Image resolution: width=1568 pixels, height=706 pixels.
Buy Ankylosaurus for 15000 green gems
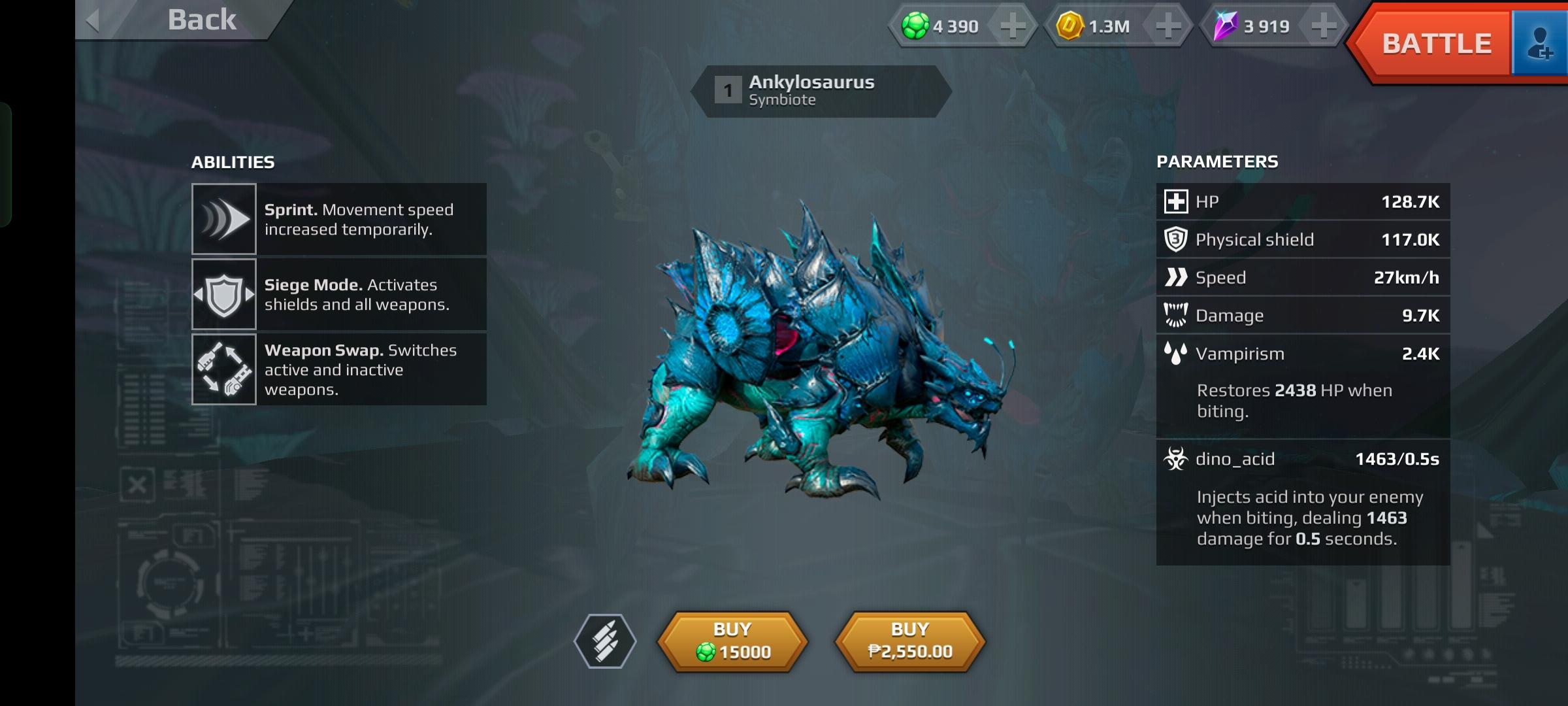coord(732,641)
